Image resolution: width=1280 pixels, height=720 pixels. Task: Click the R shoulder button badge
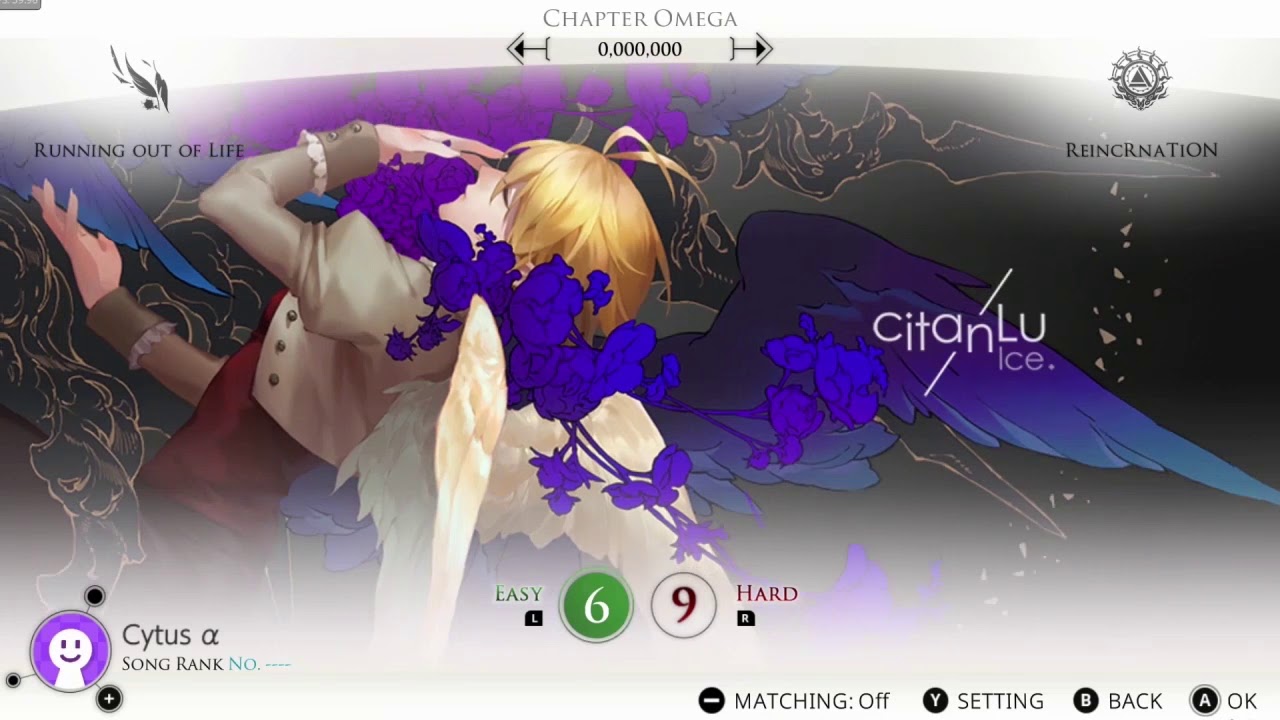pos(744,617)
